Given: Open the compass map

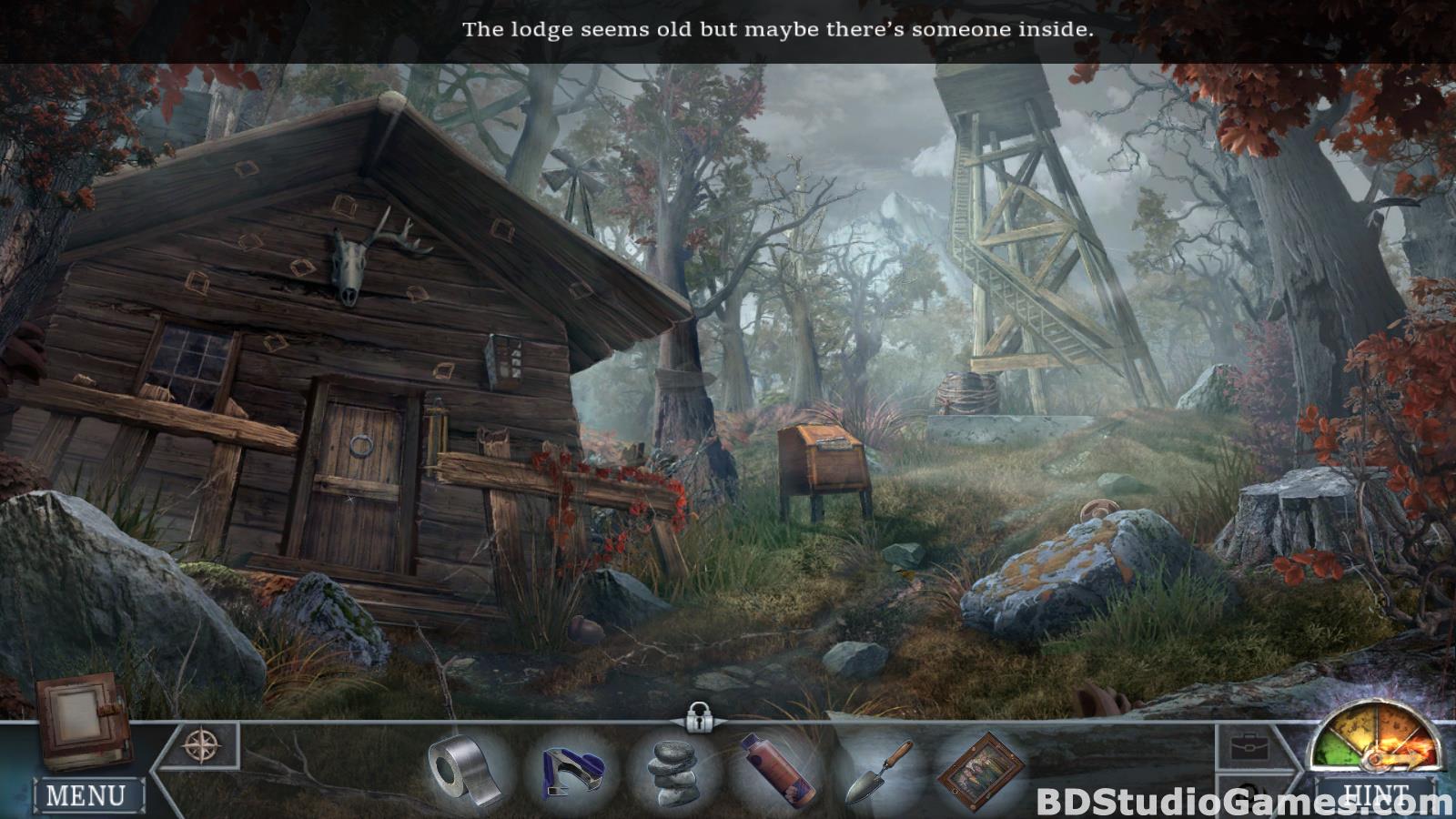Looking at the screenshot, I should click(201, 745).
